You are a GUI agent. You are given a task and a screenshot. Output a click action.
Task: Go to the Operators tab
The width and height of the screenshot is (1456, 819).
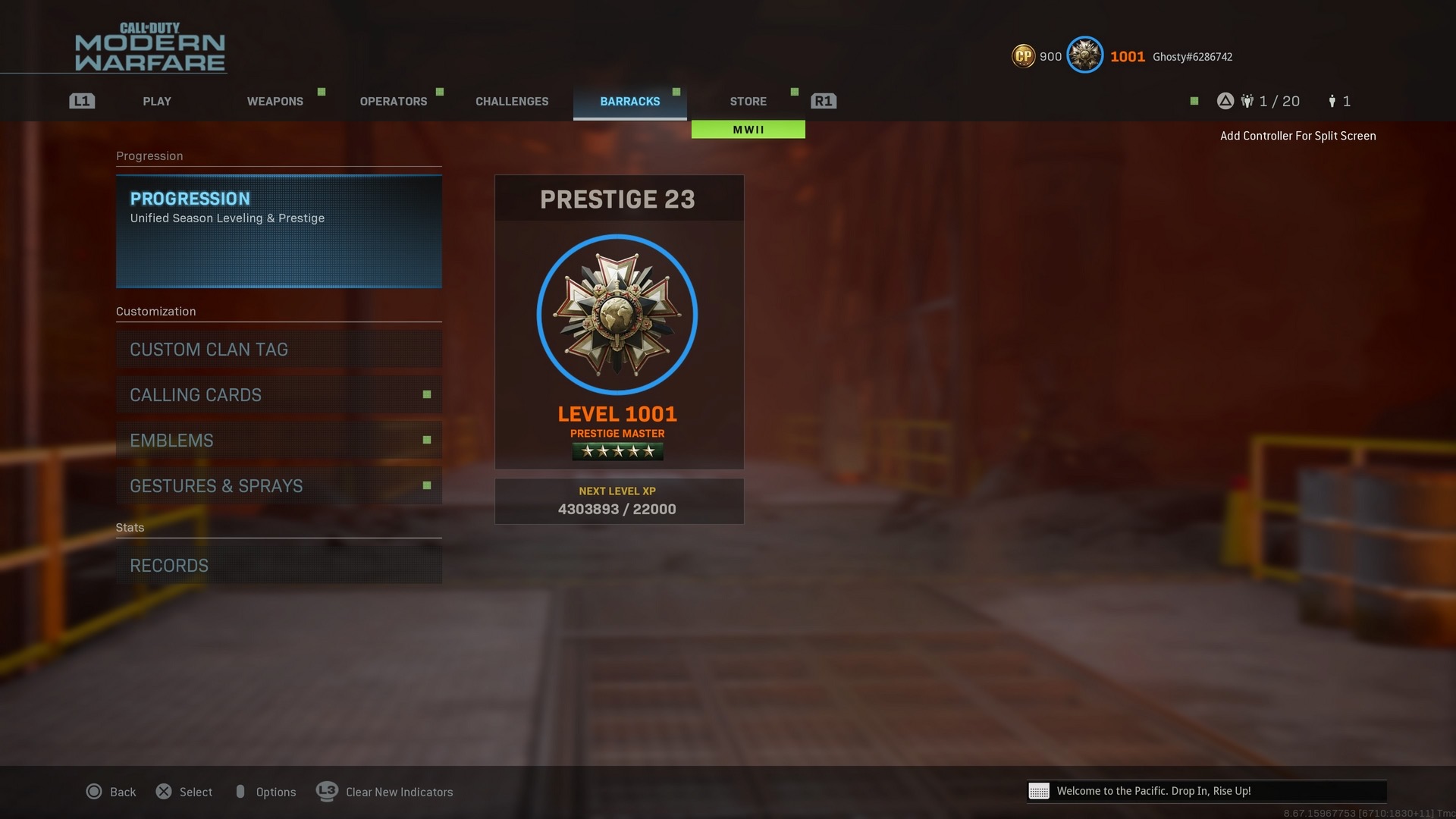pos(393,102)
